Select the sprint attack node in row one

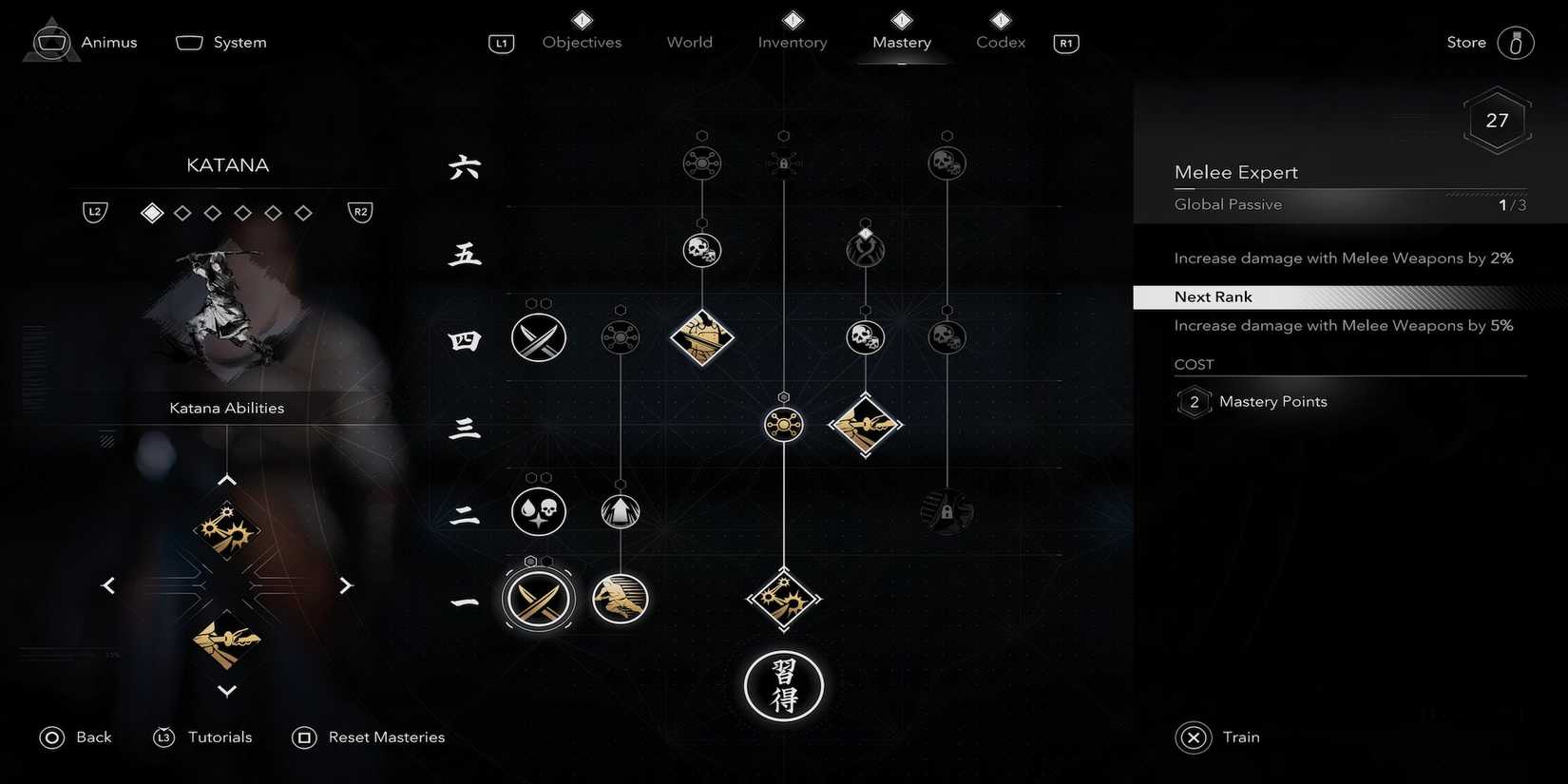(x=620, y=599)
